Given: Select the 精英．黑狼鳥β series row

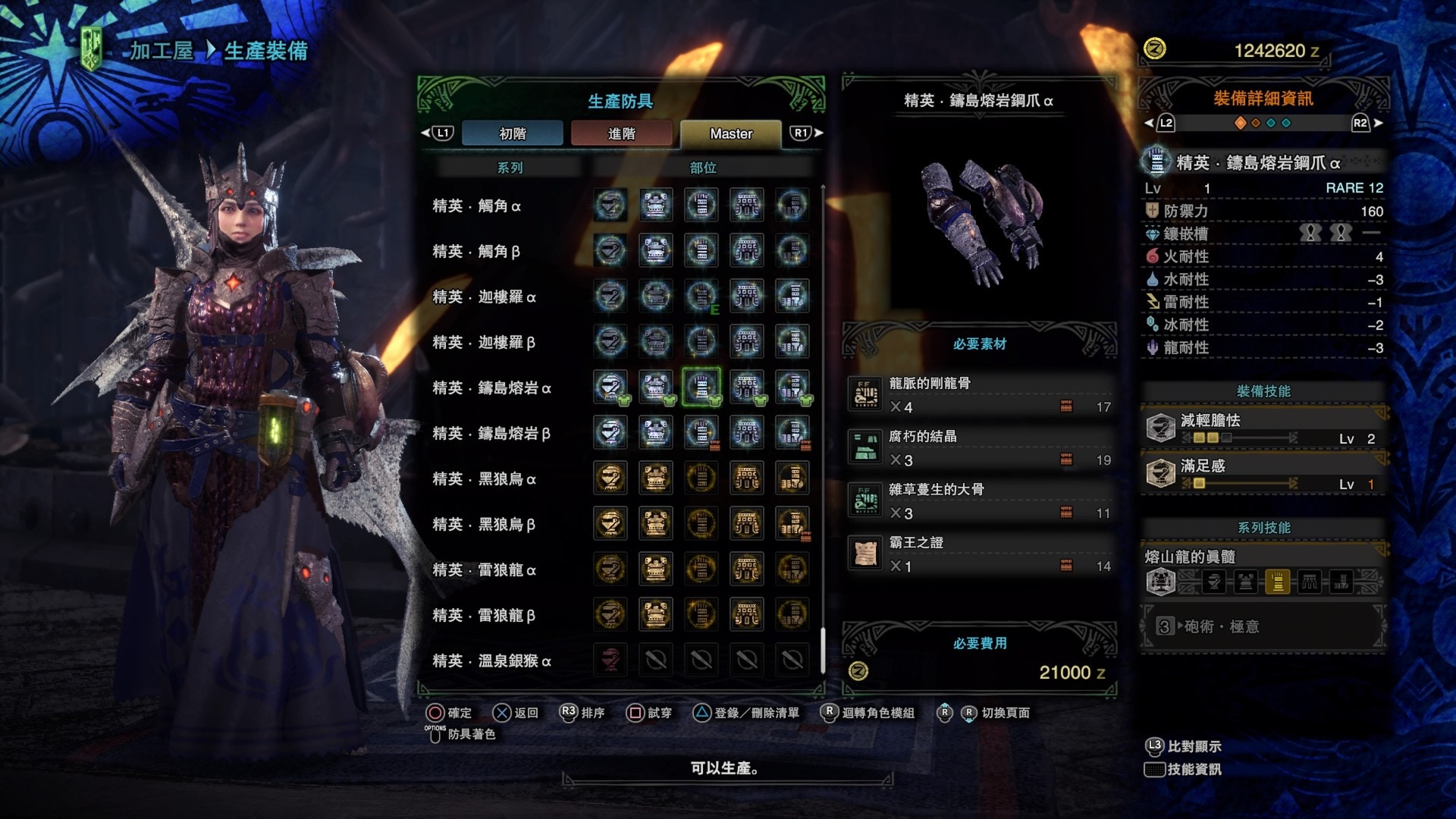Looking at the screenshot, I should [484, 525].
